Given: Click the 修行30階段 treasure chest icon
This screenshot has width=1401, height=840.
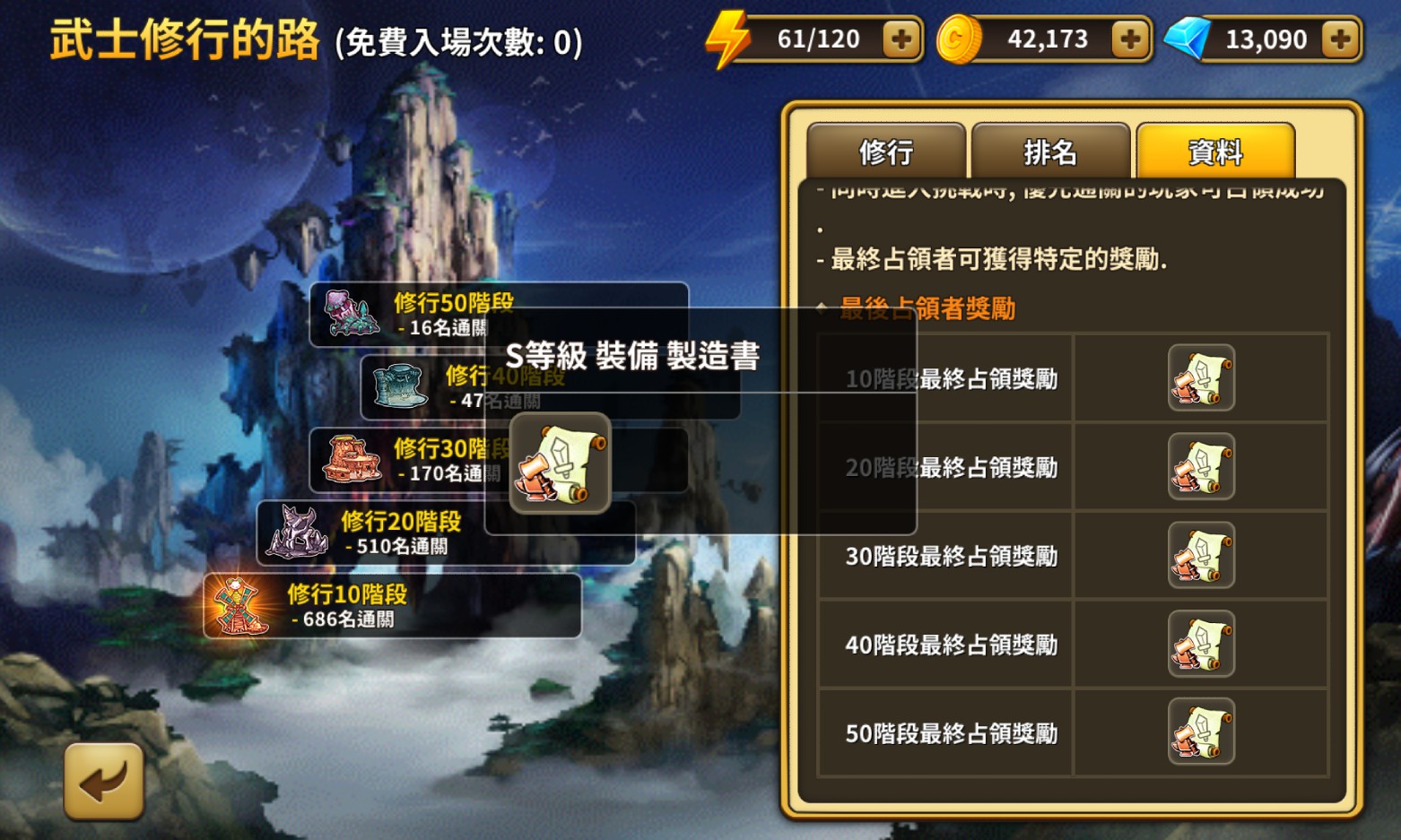Looking at the screenshot, I should click(x=349, y=460).
